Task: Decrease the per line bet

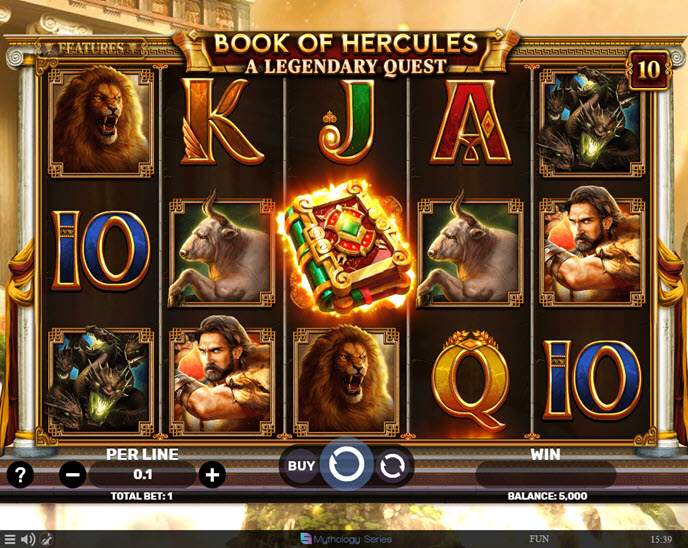Action: (x=73, y=474)
